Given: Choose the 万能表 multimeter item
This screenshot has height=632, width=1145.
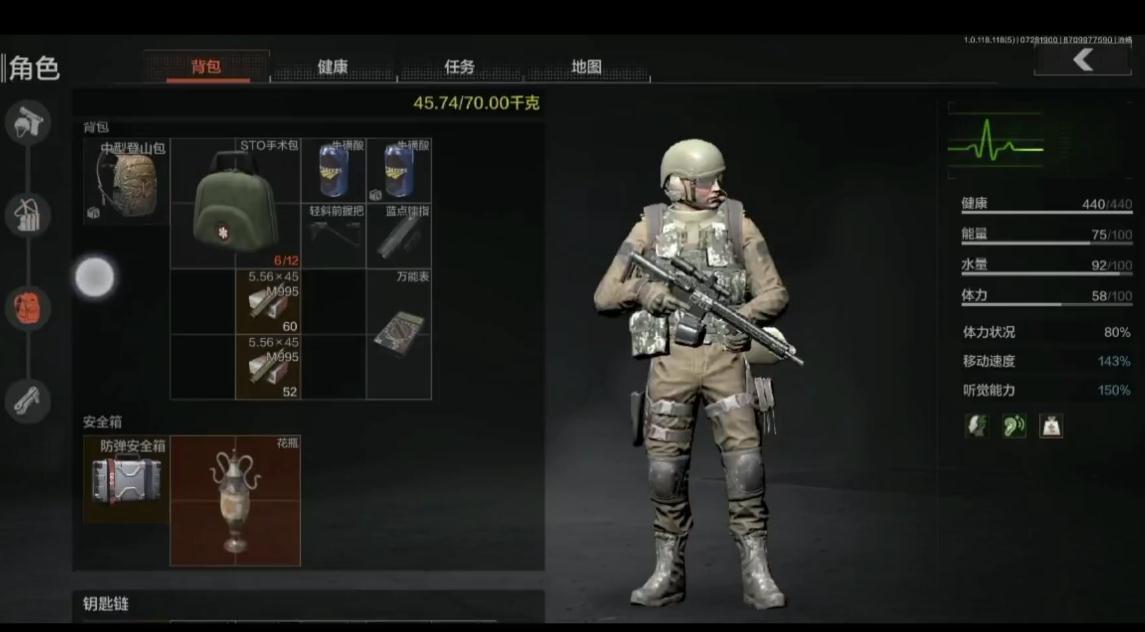Looking at the screenshot, I should [x=399, y=334].
